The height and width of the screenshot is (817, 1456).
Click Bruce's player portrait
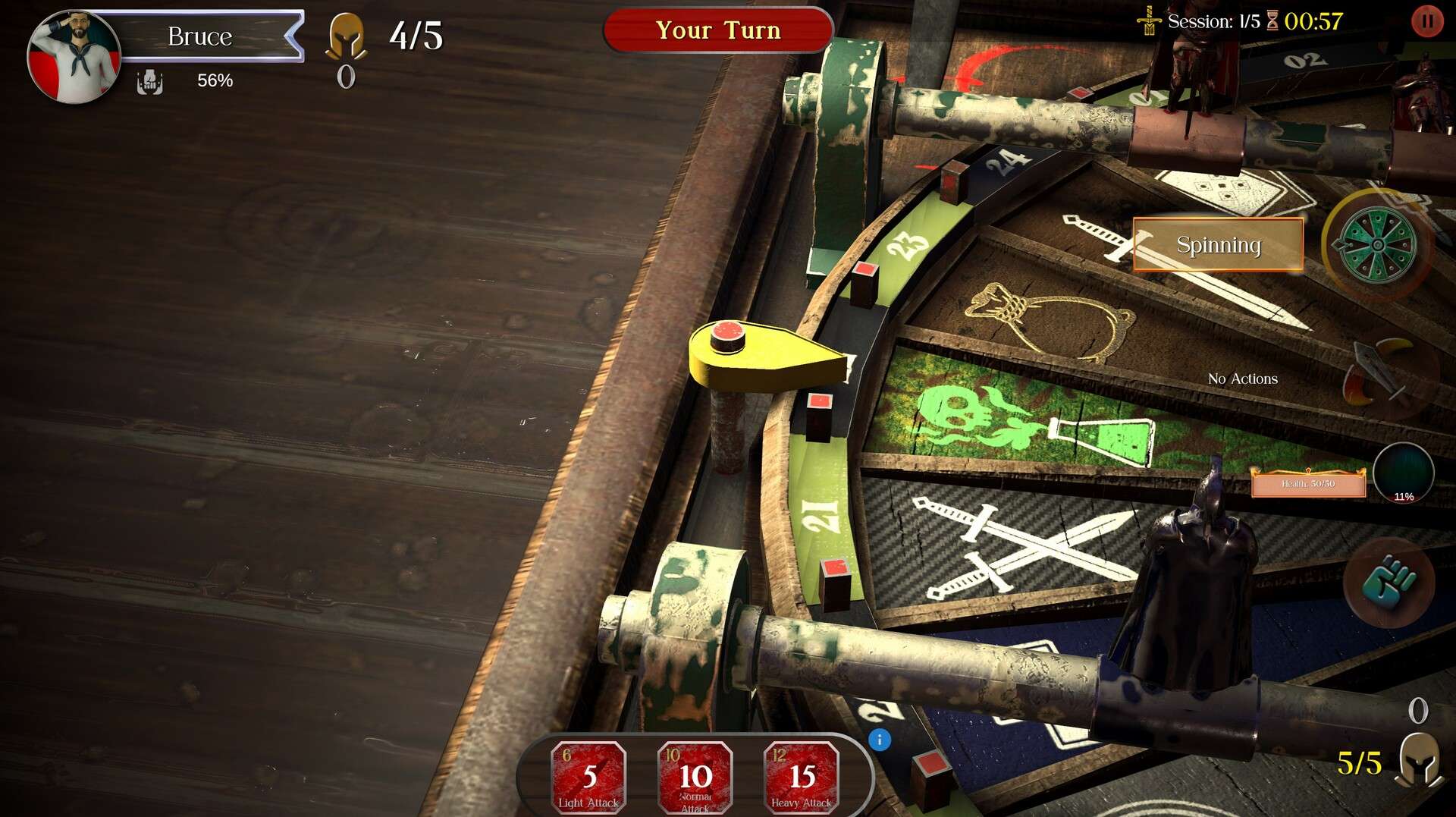pyautogui.click(x=73, y=56)
